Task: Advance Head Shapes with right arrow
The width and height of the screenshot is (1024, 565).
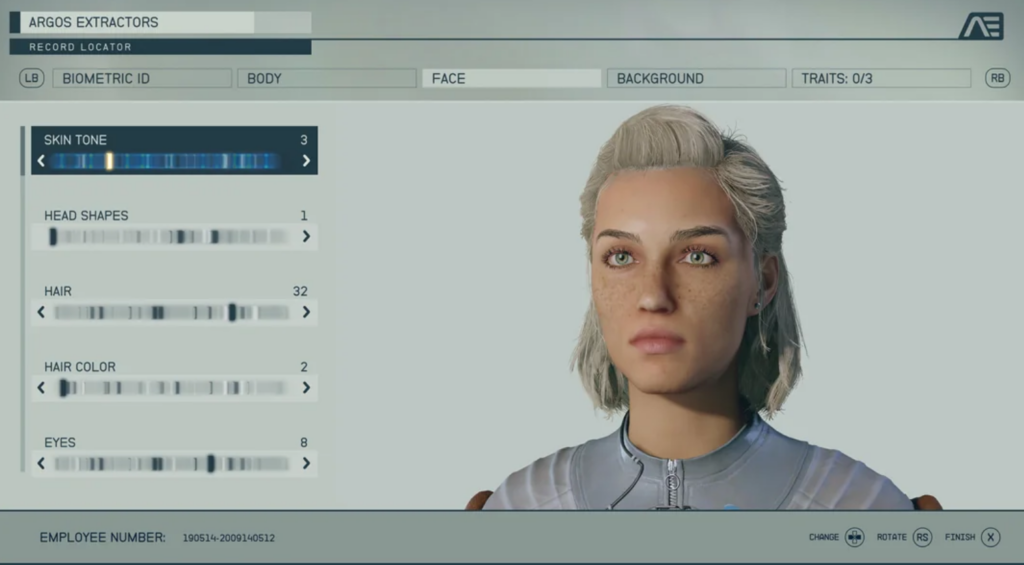Action: (x=306, y=237)
